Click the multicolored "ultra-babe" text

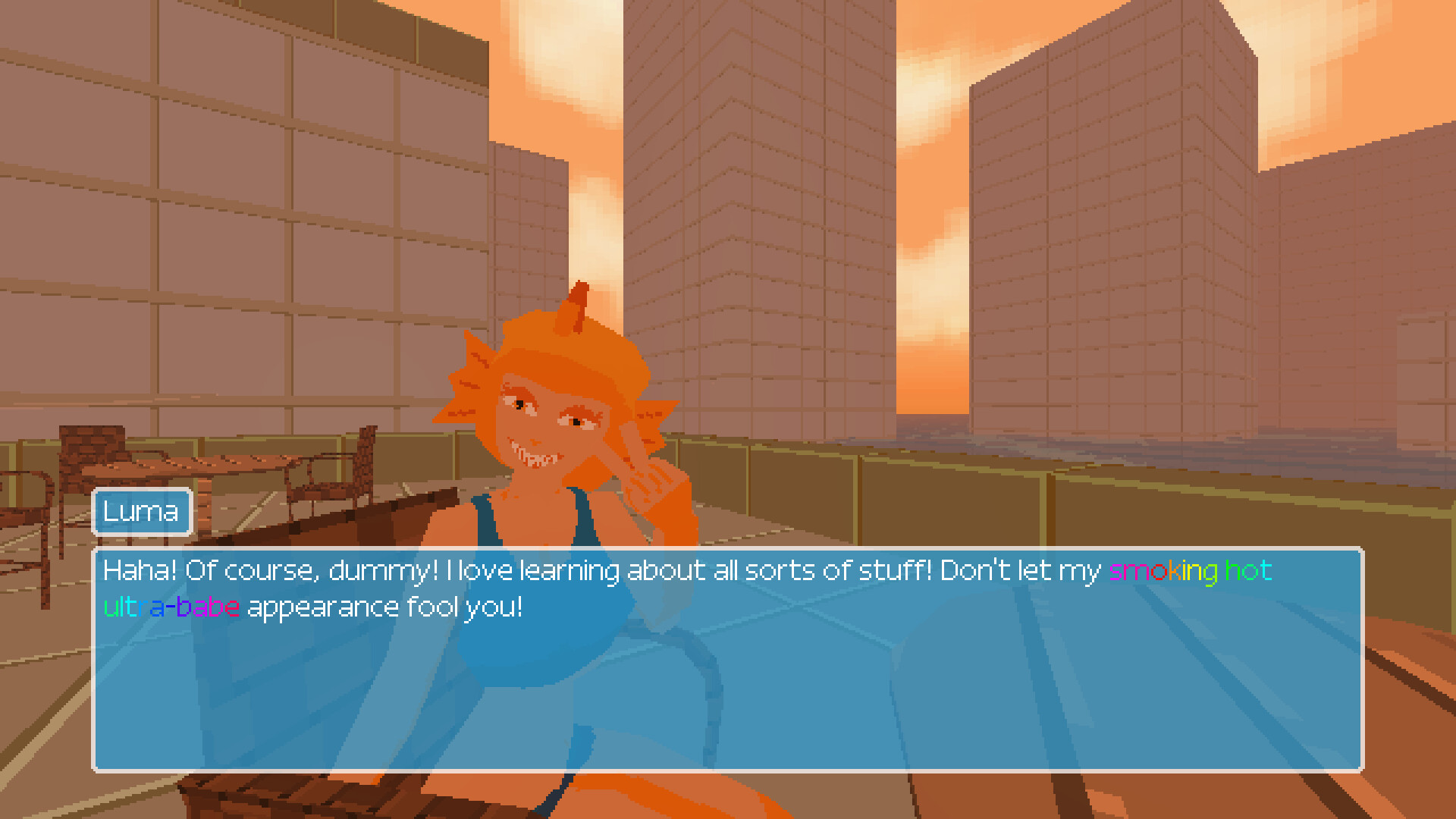(171, 606)
